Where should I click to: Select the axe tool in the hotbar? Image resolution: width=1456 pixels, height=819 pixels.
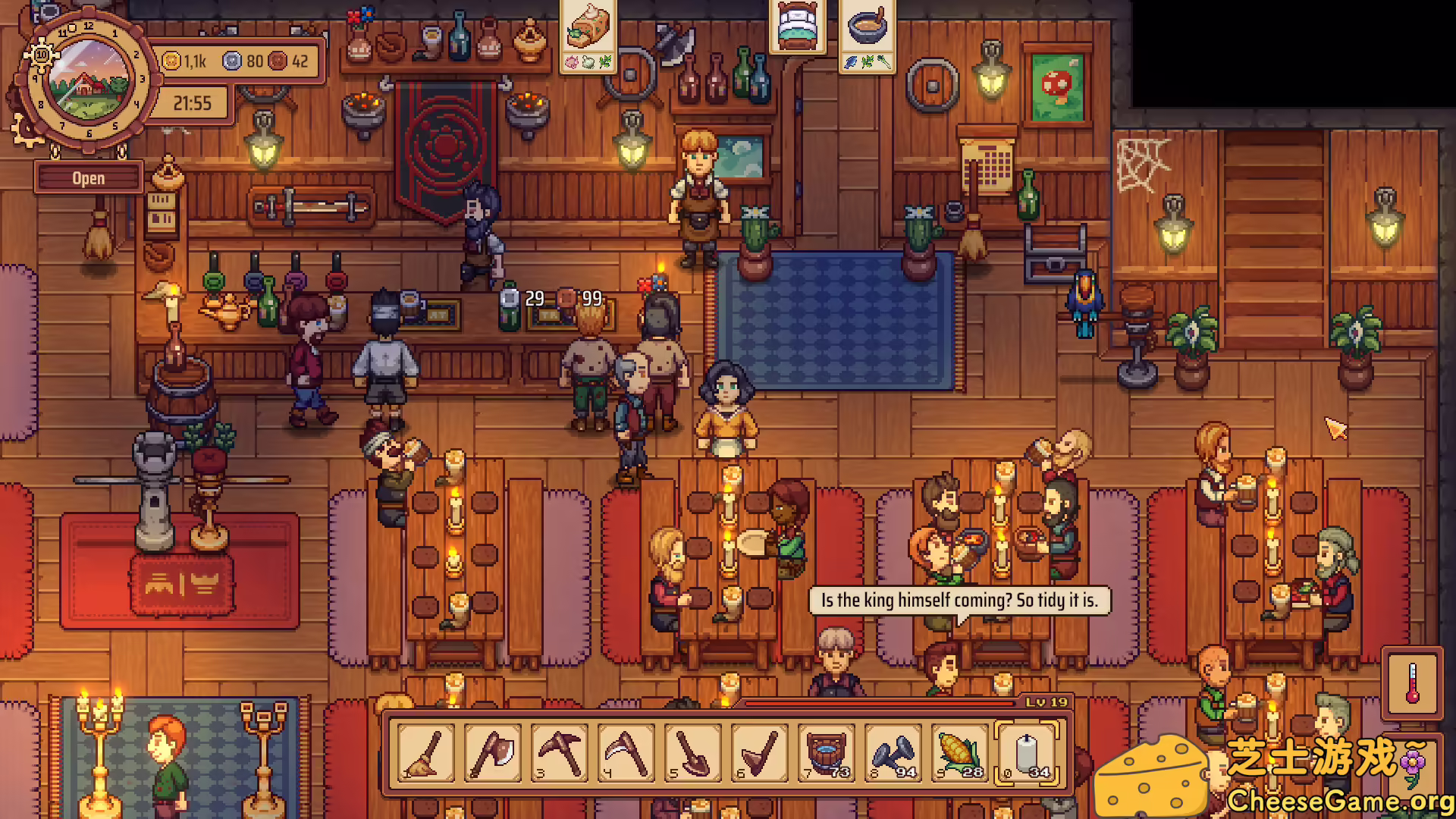493,753
